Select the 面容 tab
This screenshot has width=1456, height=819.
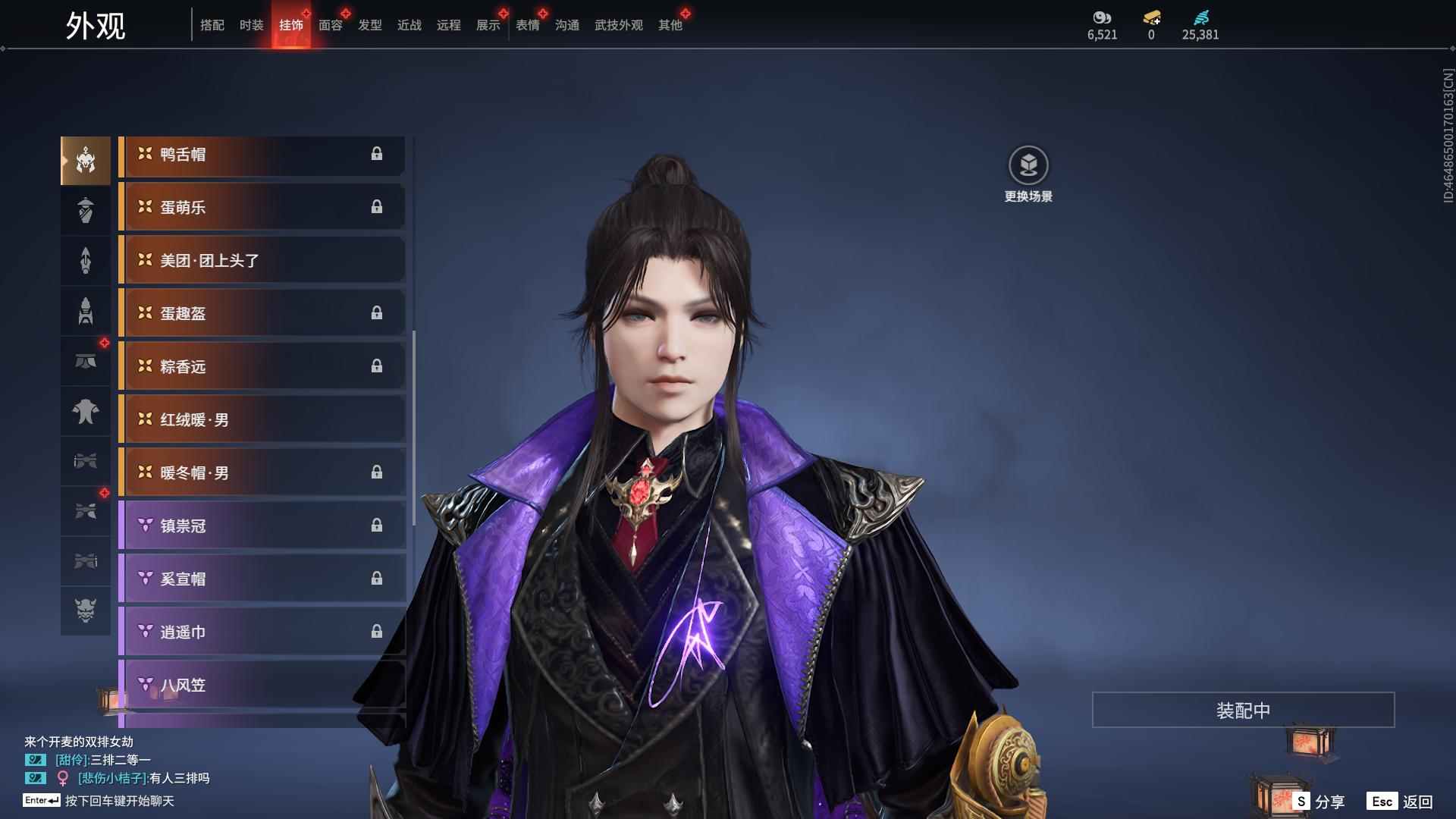(330, 25)
